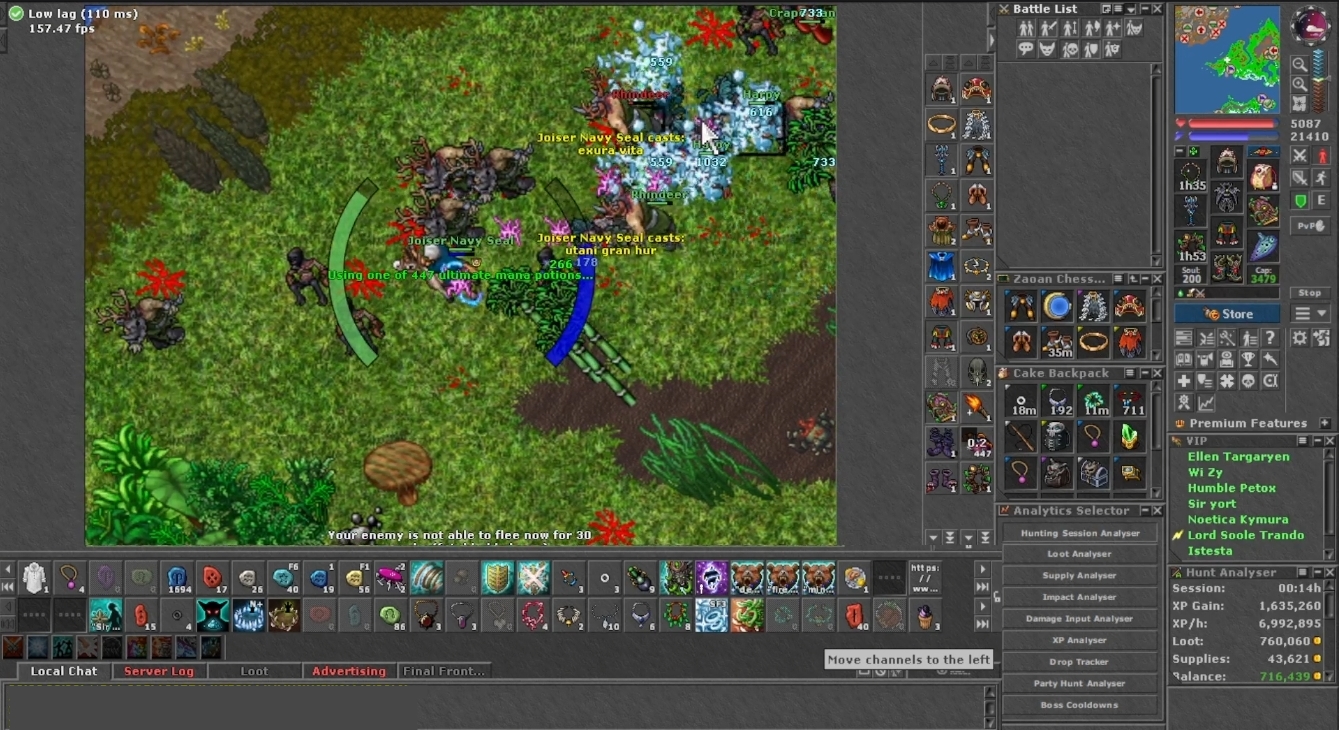
Task: Open the quest log book icon
Action: [x=1184, y=360]
